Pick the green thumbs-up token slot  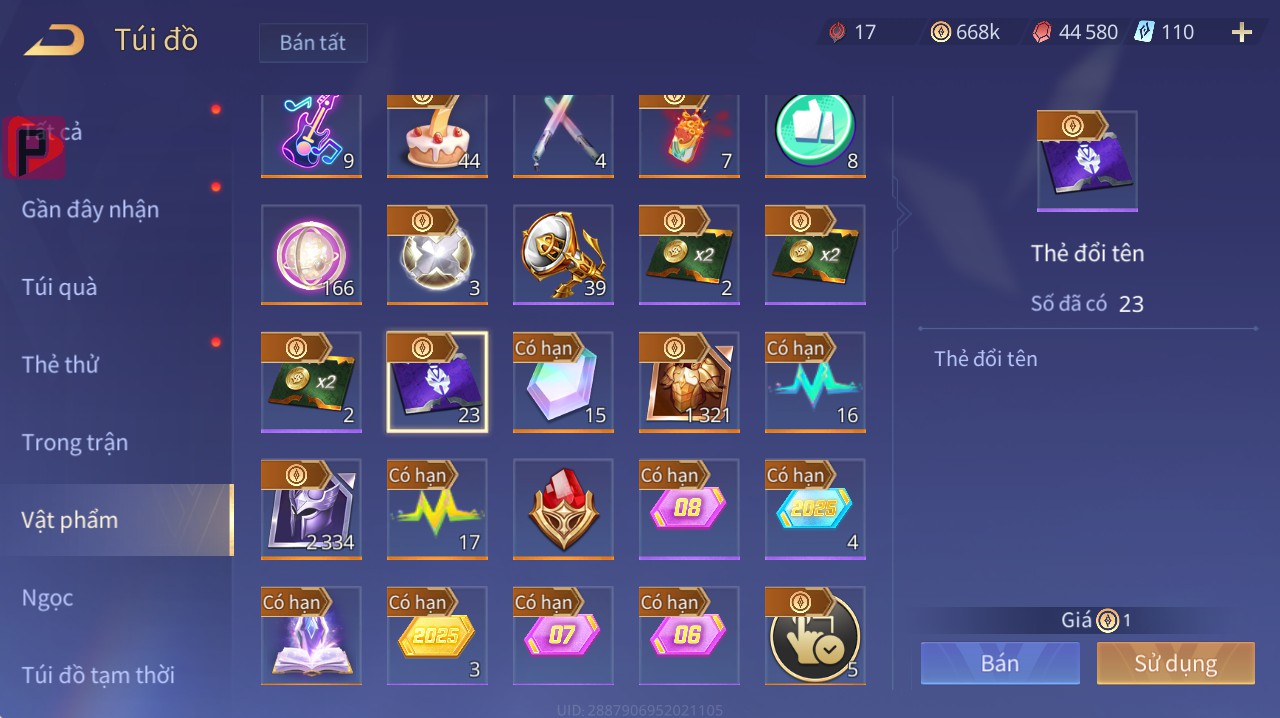point(815,135)
